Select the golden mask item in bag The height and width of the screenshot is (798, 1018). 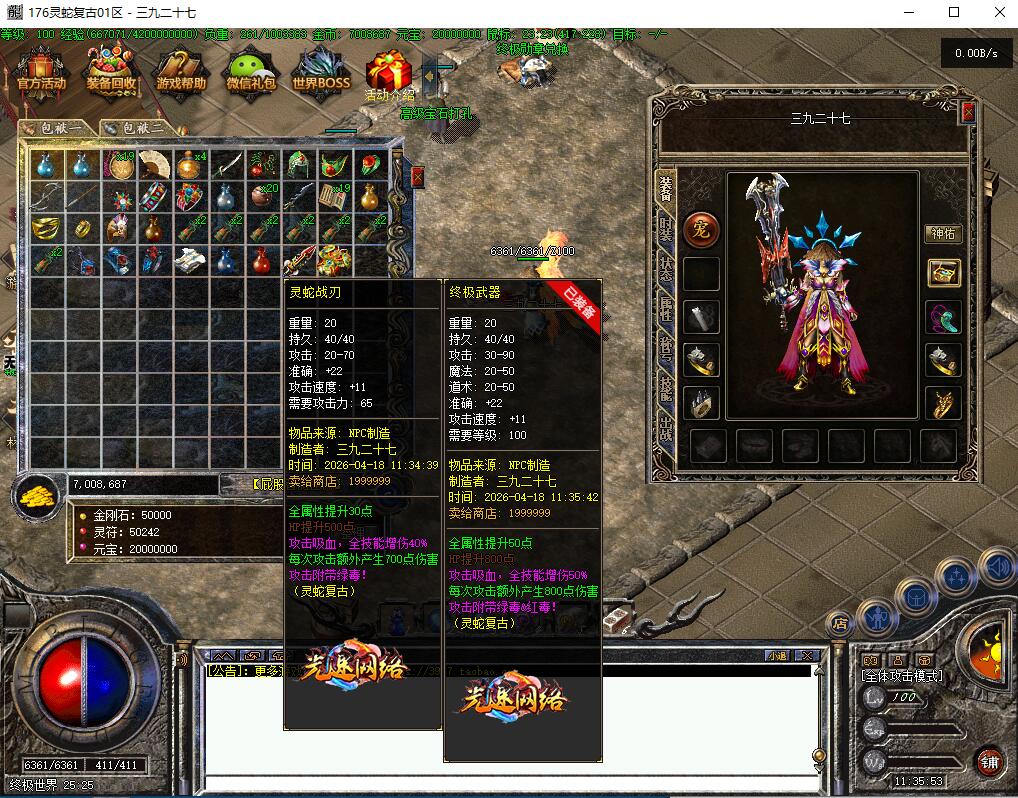point(44,229)
